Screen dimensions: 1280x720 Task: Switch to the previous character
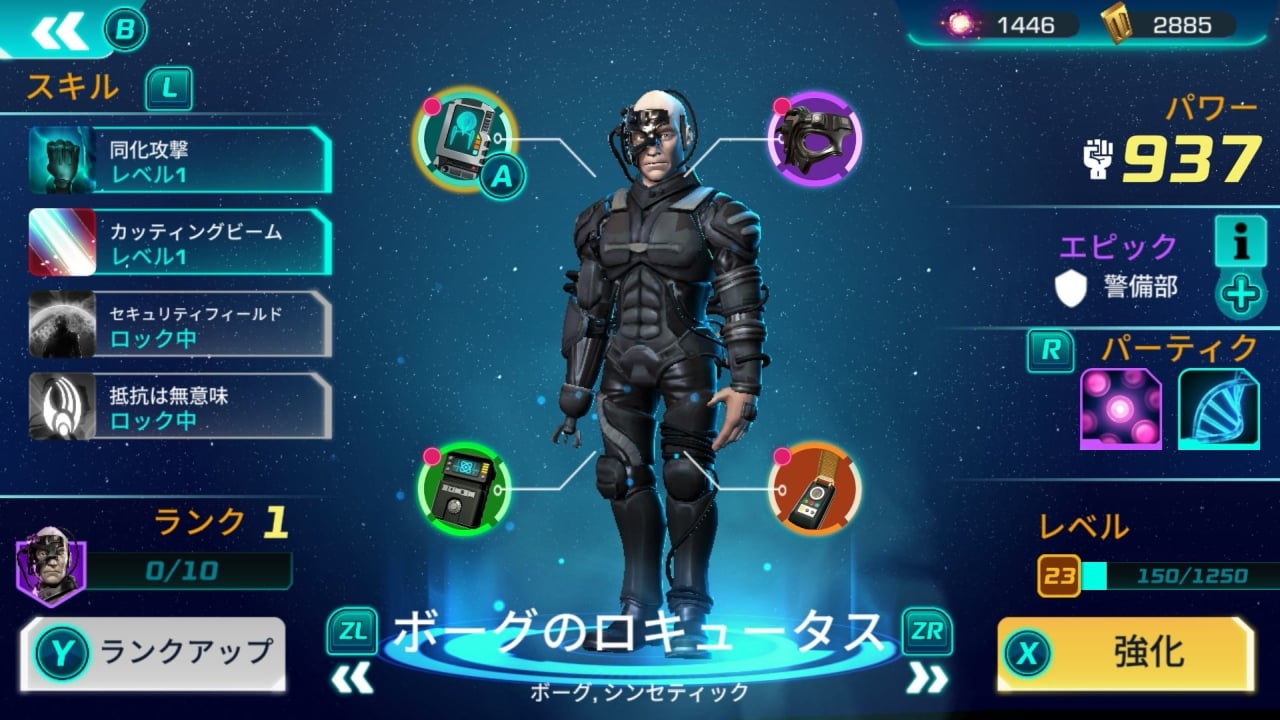pos(352,679)
